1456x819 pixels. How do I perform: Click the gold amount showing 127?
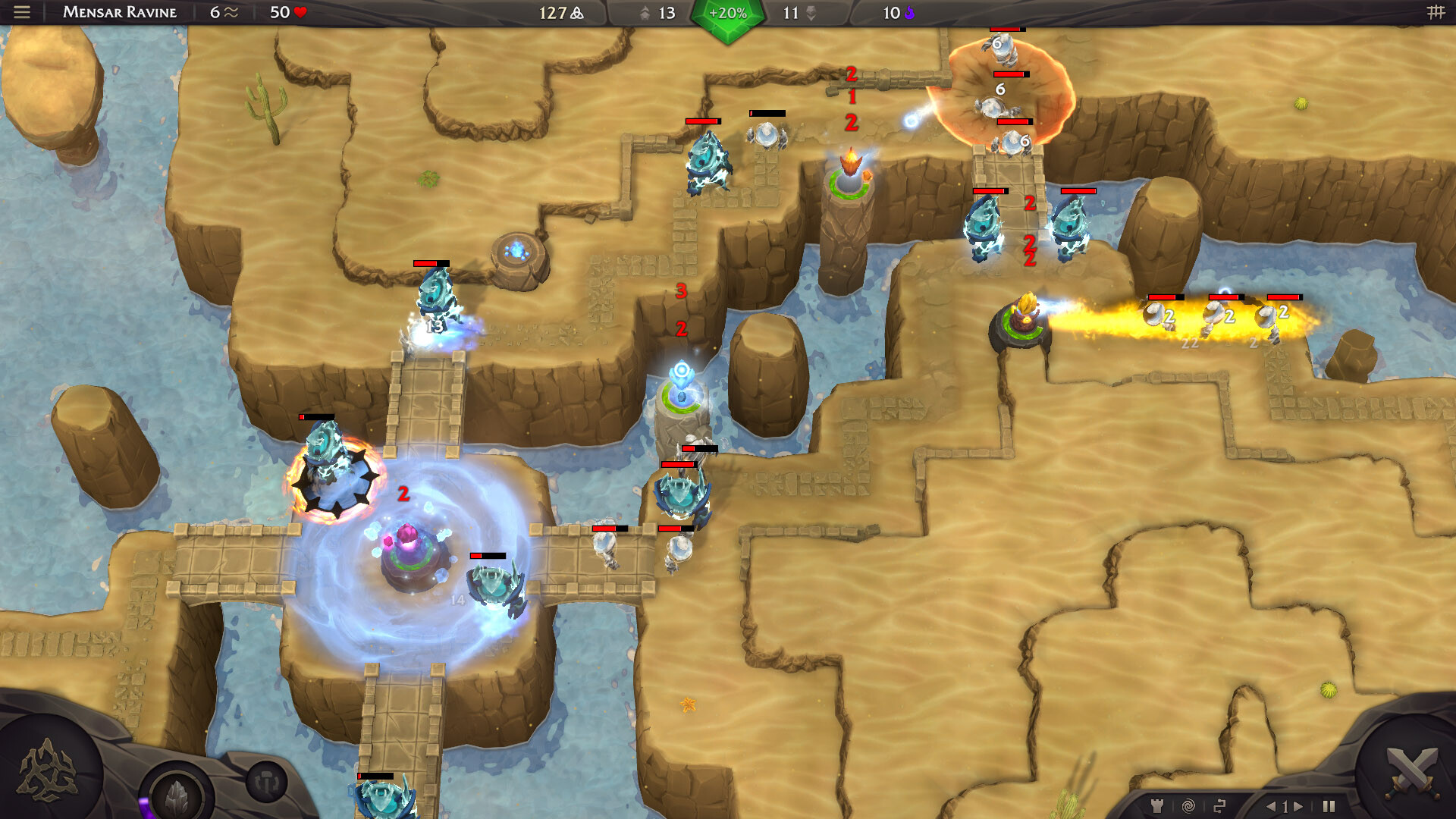pyautogui.click(x=556, y=13)
